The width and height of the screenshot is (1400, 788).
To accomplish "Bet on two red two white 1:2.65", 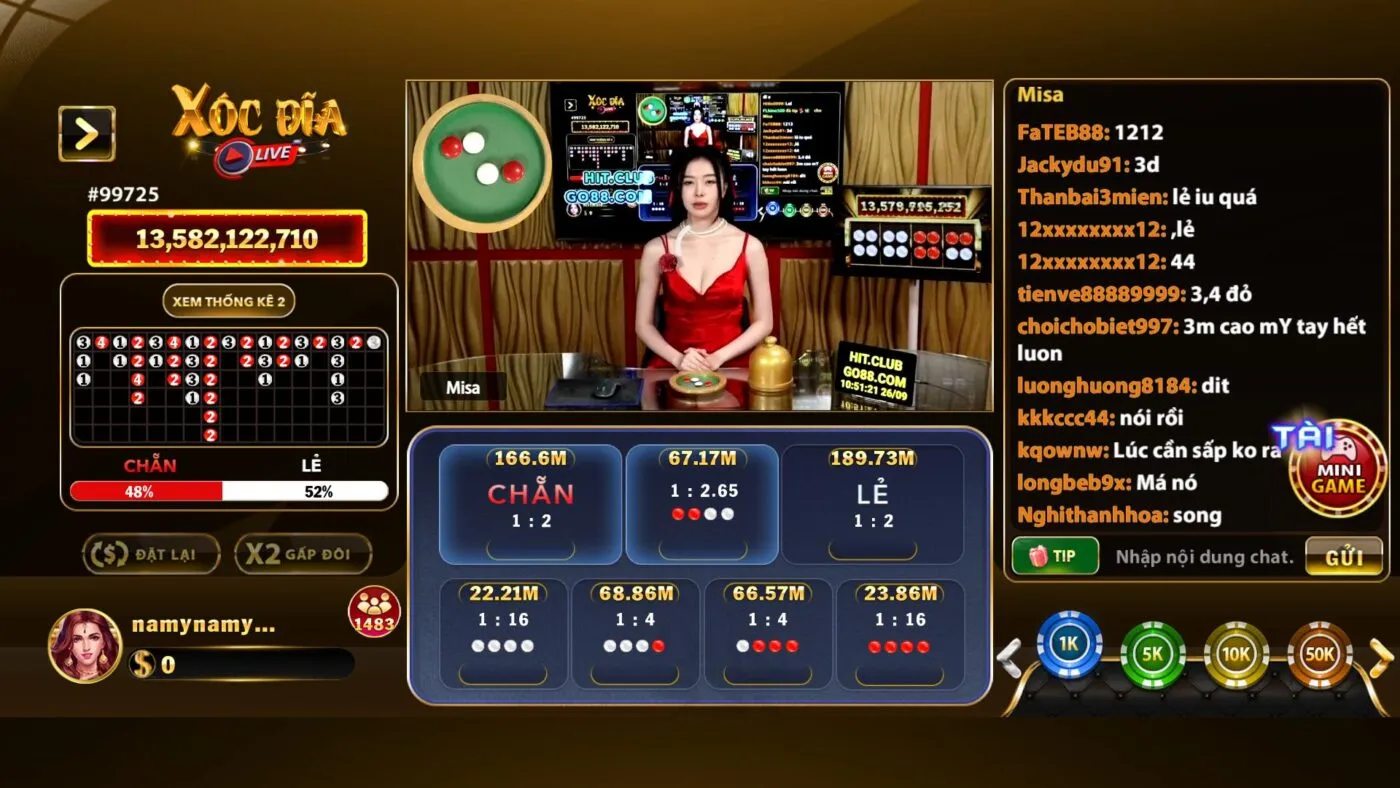I will tap(702, 503).
